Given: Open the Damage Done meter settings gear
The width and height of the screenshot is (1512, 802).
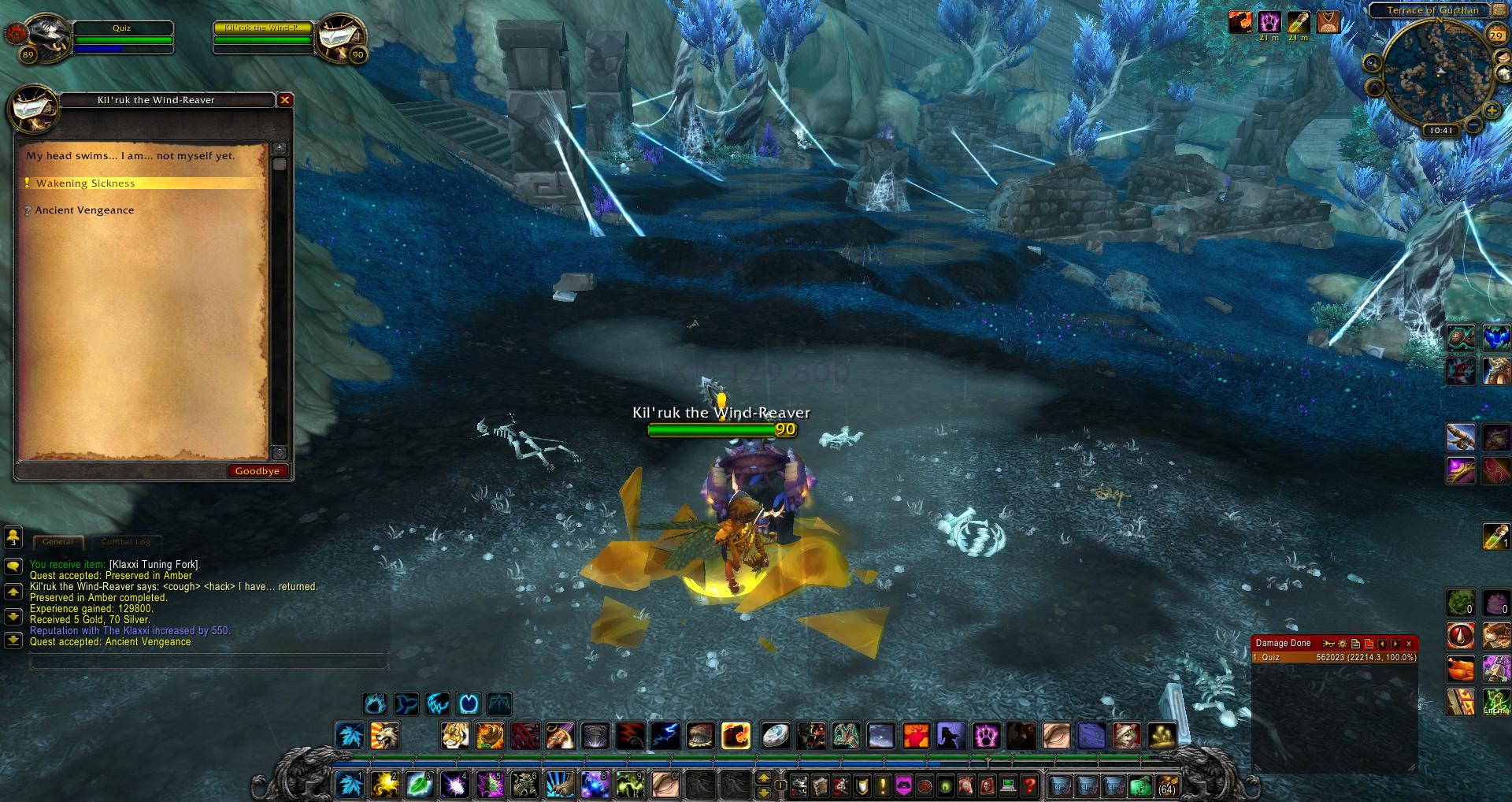Looking at the screenshot, I should point(1342,644).
